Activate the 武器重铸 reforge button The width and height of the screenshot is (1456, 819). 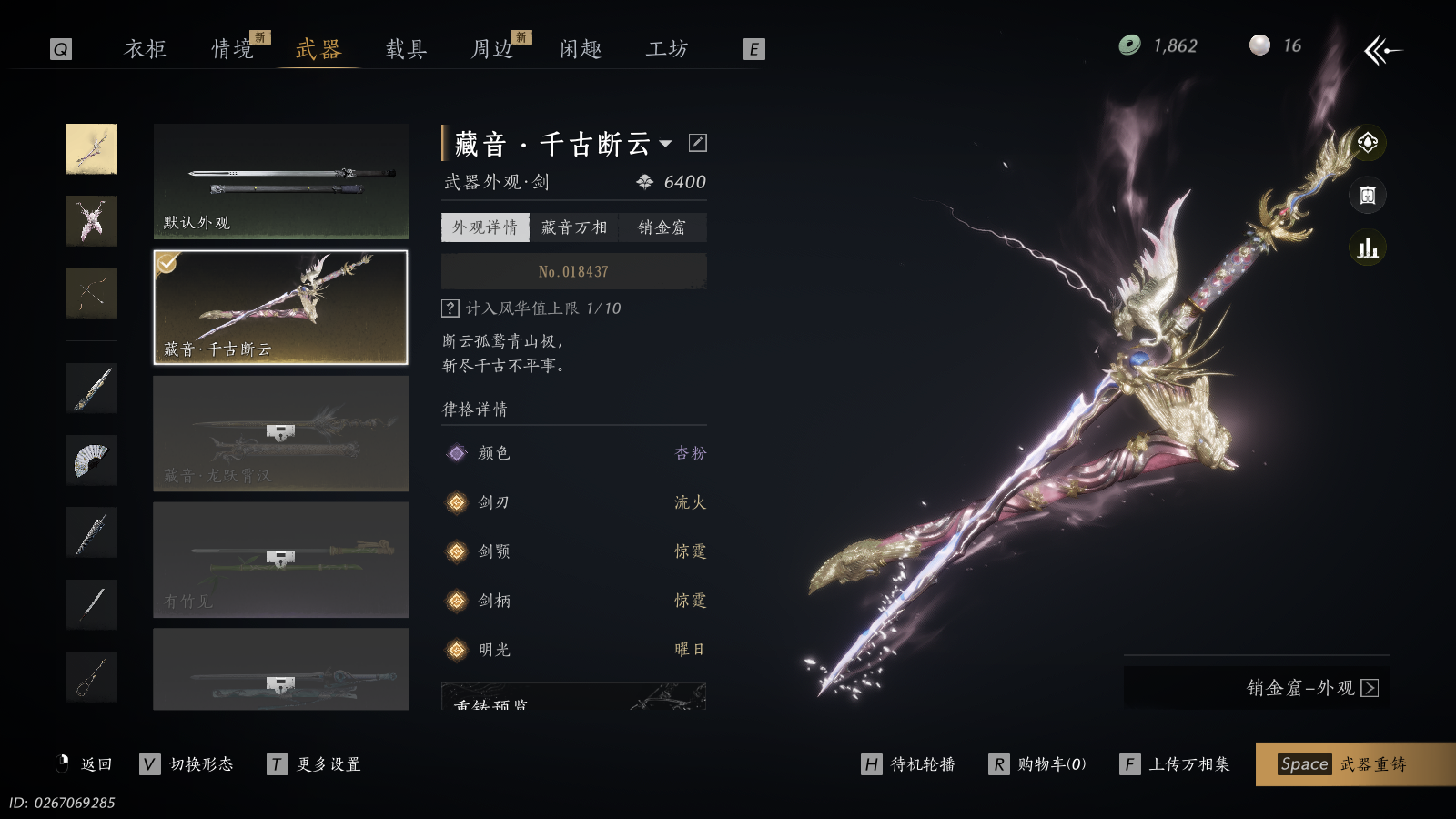1355,764
